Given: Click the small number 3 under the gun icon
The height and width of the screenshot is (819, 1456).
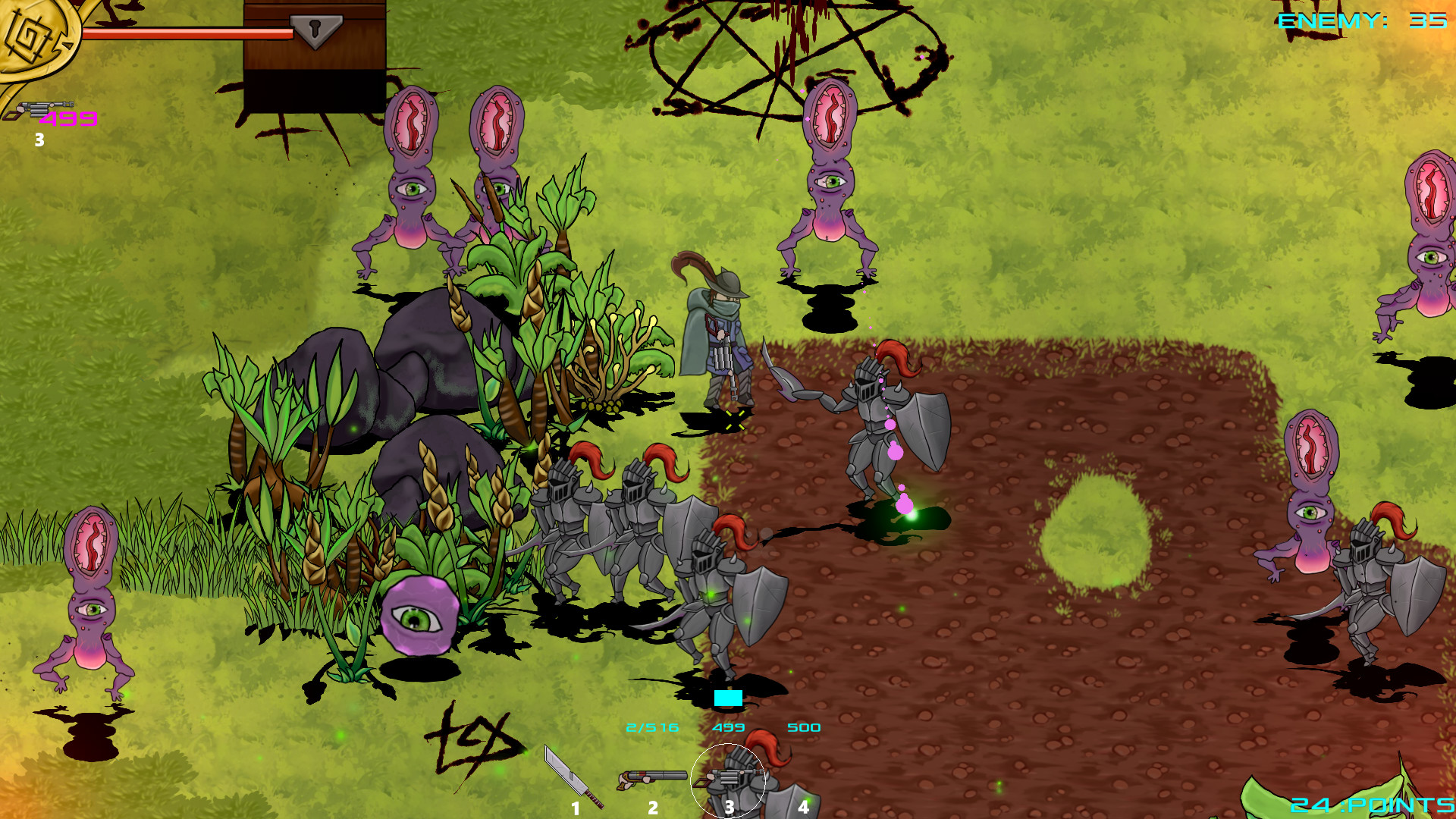Looking at the screenshot, I should tap(39, 140).
